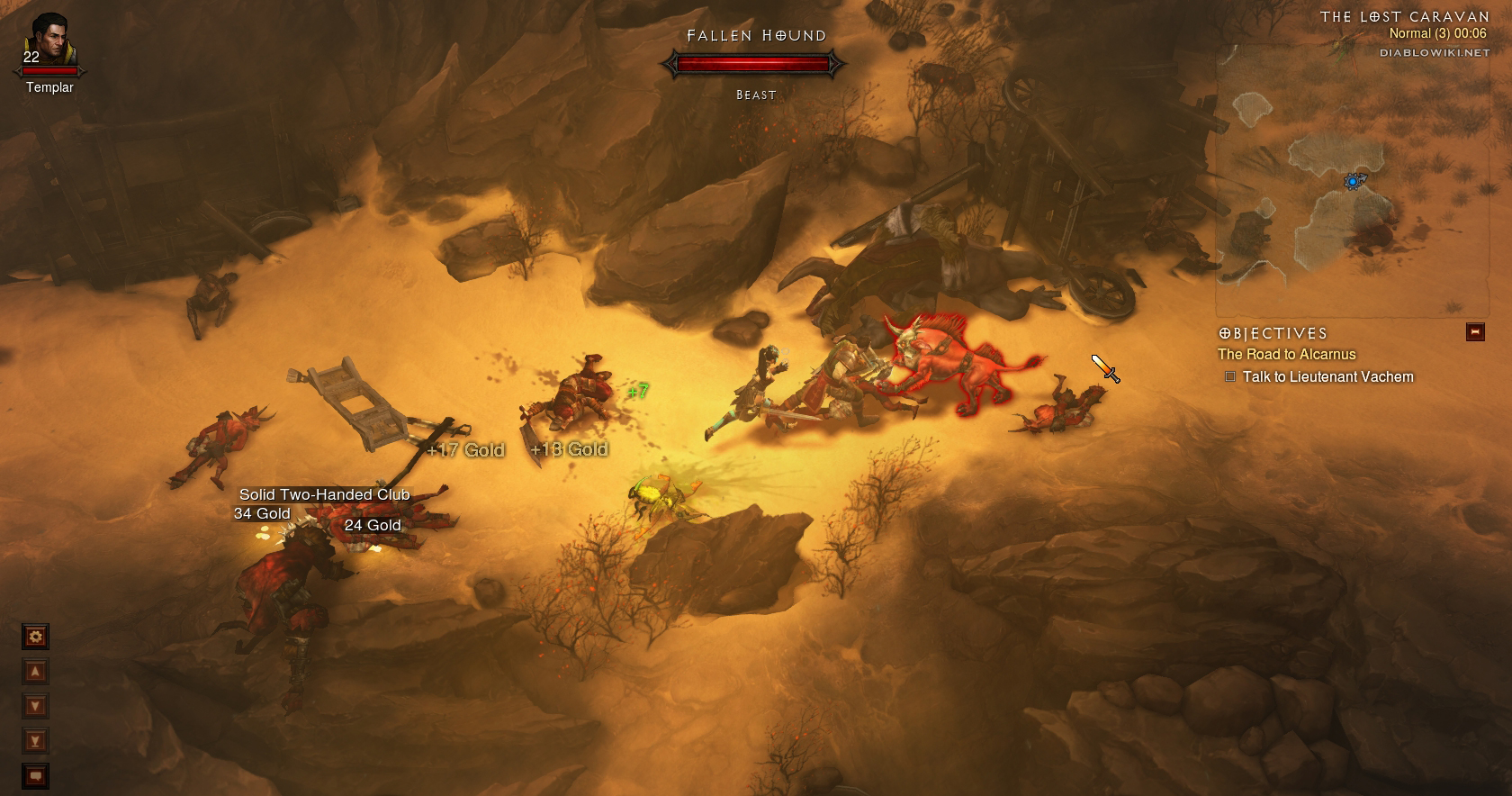Click the chat scroll down arrow button

click(x=35, y=706)
